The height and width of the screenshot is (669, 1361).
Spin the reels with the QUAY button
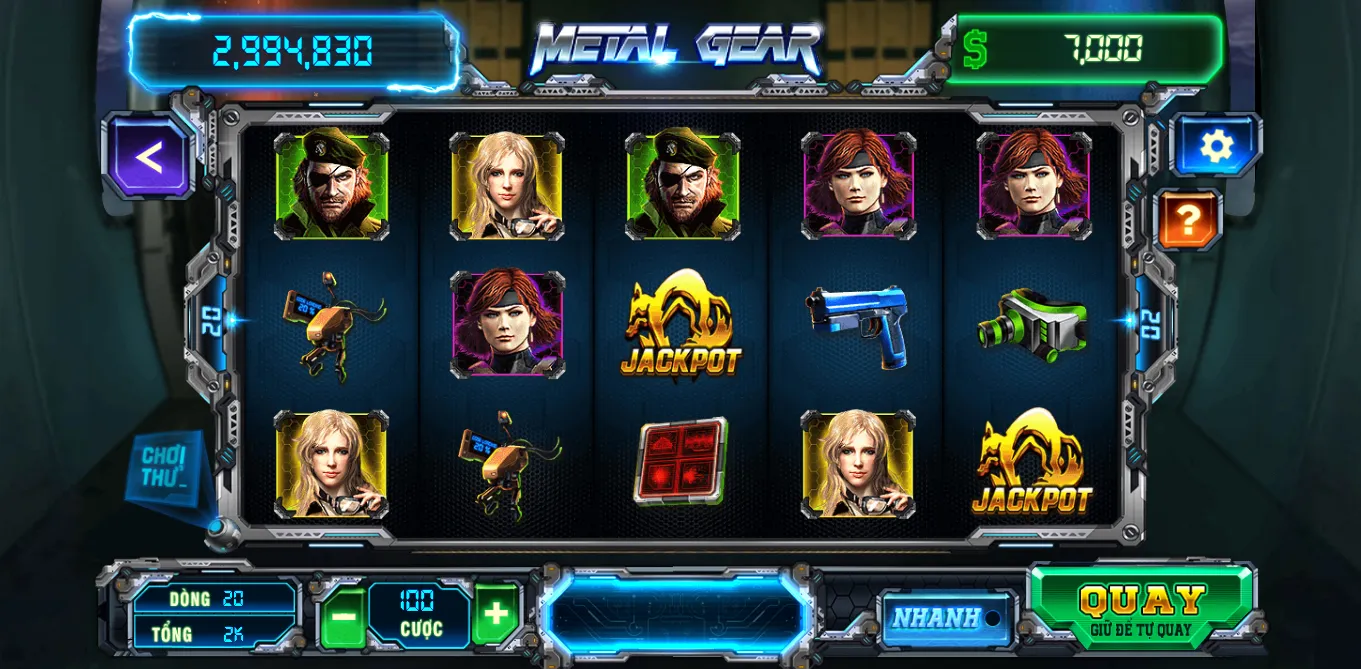[x=1141, y=606]
